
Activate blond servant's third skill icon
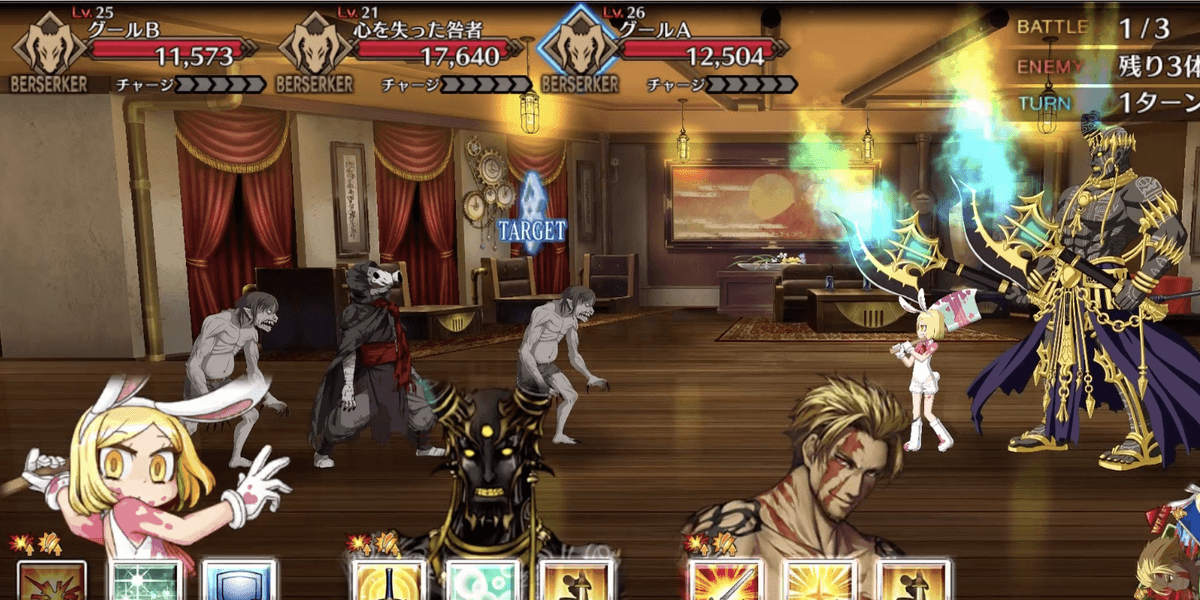tap(911, 582)
